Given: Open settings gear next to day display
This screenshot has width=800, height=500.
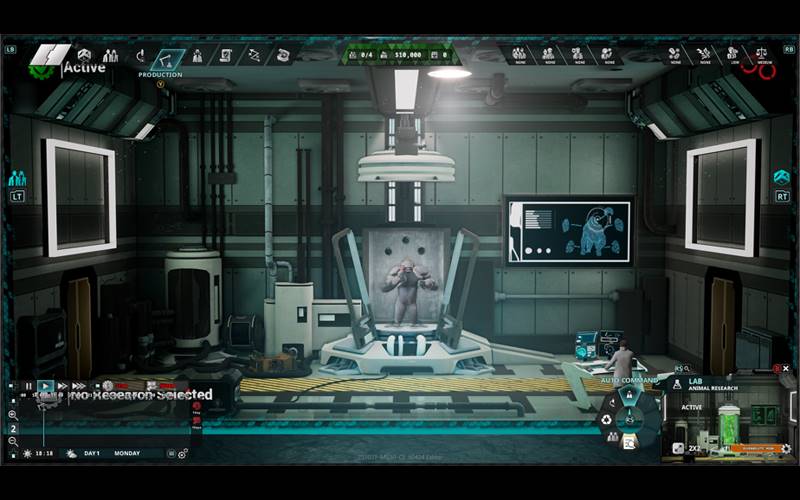Looking at the screenshot, I should click(x=183, y=453).
